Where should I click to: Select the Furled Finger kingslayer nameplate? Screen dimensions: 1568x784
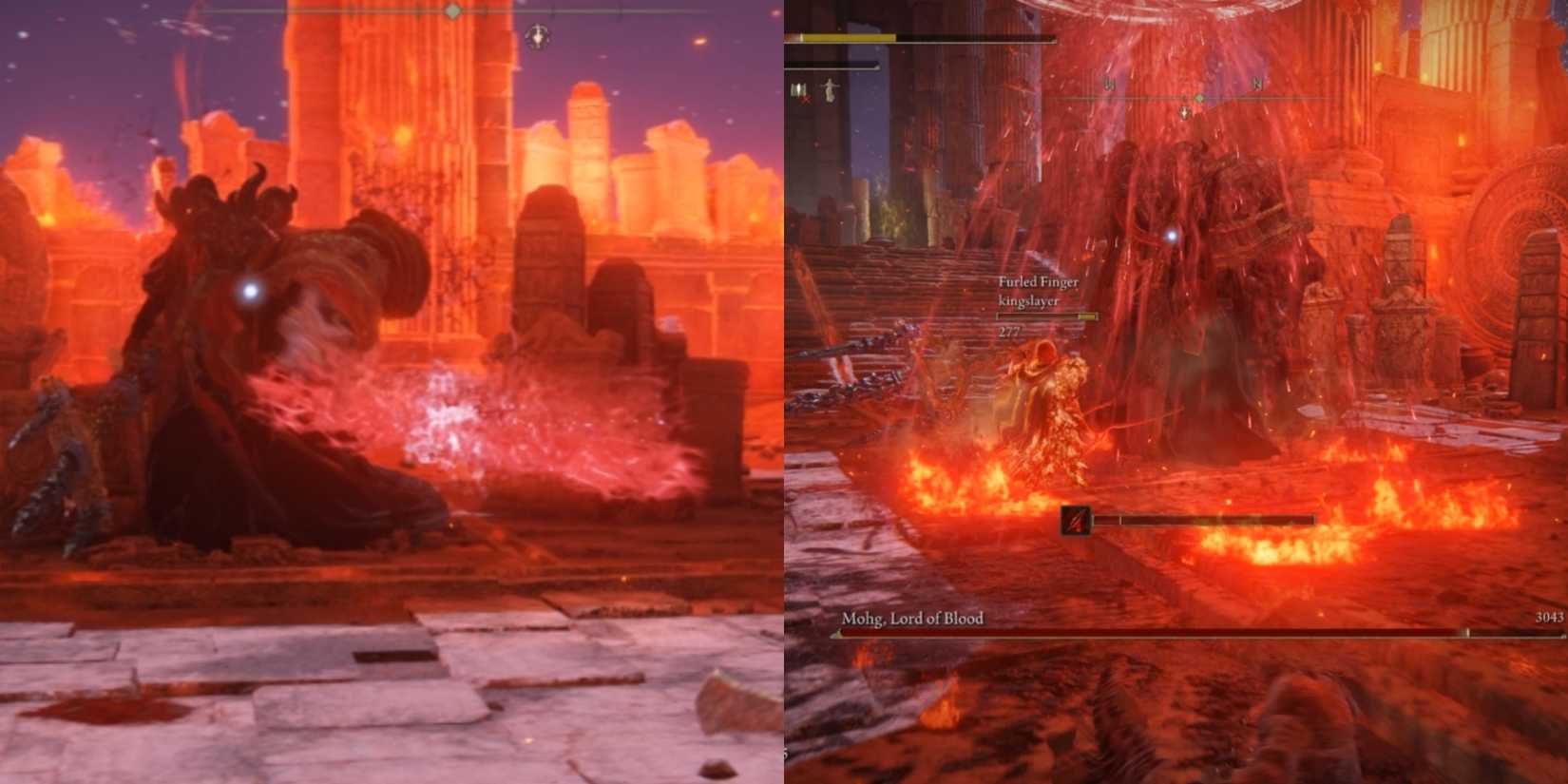tap(1038, 291)
